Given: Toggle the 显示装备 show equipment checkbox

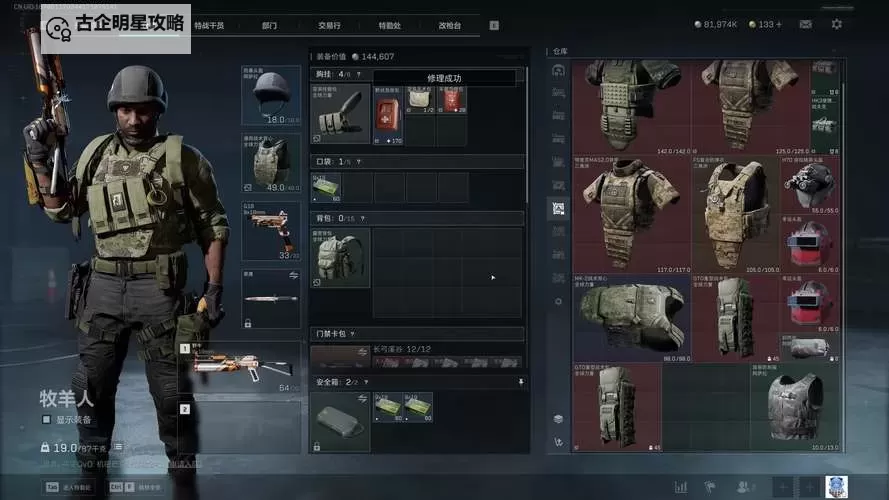Looking at the screenshot, I should (46, 420).
